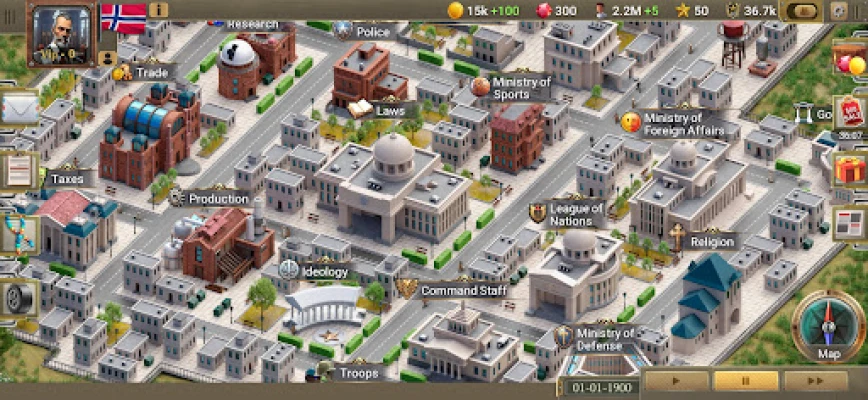The width and height of the screenshot is (868, 400).
Task: Open the world Map compass button
Action: click(829, 326)
